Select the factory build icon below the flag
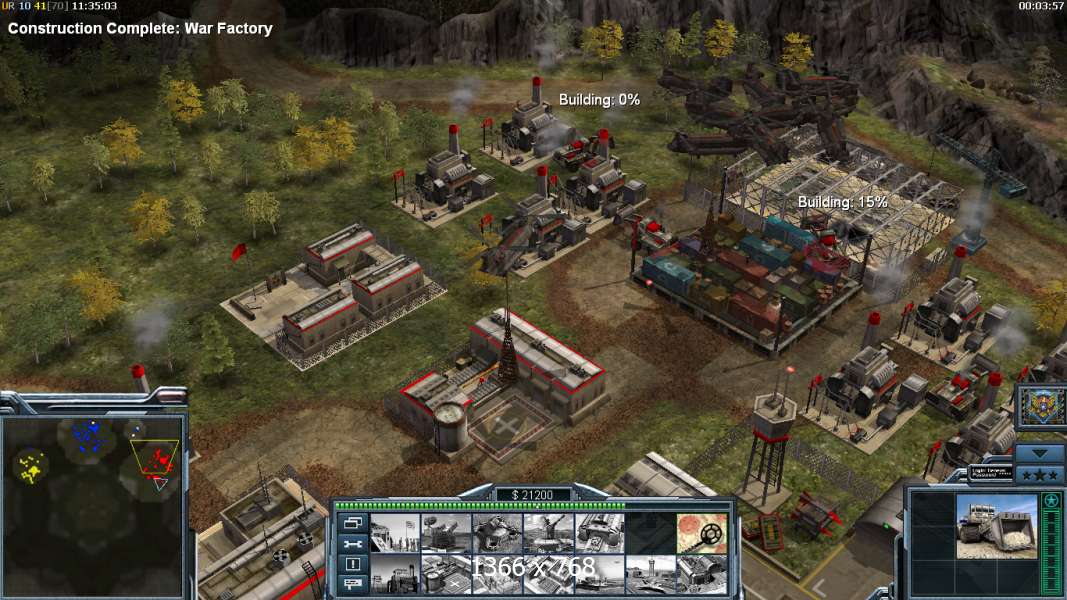Image resolution: width=1067 pixels, height=600 pixels. coord(395,574)
